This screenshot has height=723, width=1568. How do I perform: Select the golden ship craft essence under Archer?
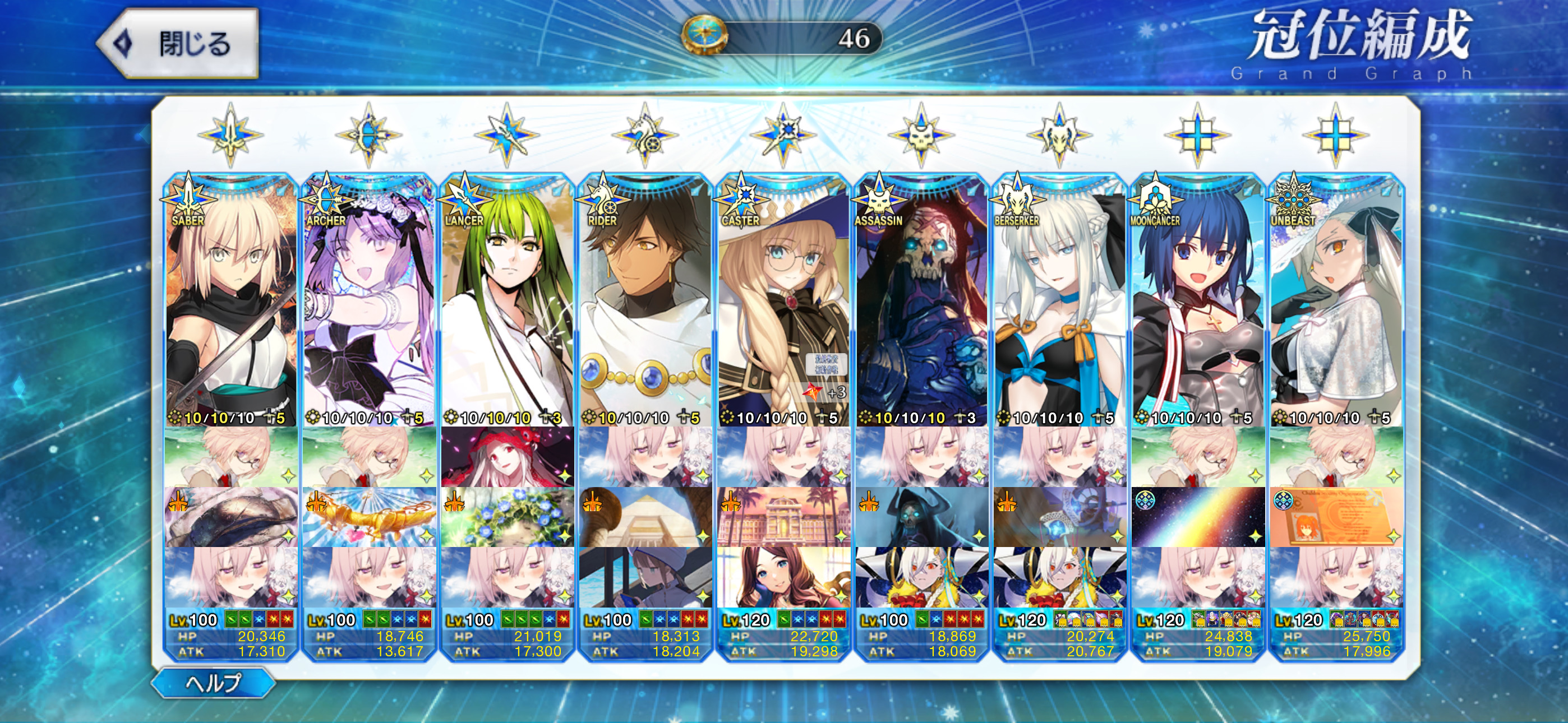tap(368, 517)
